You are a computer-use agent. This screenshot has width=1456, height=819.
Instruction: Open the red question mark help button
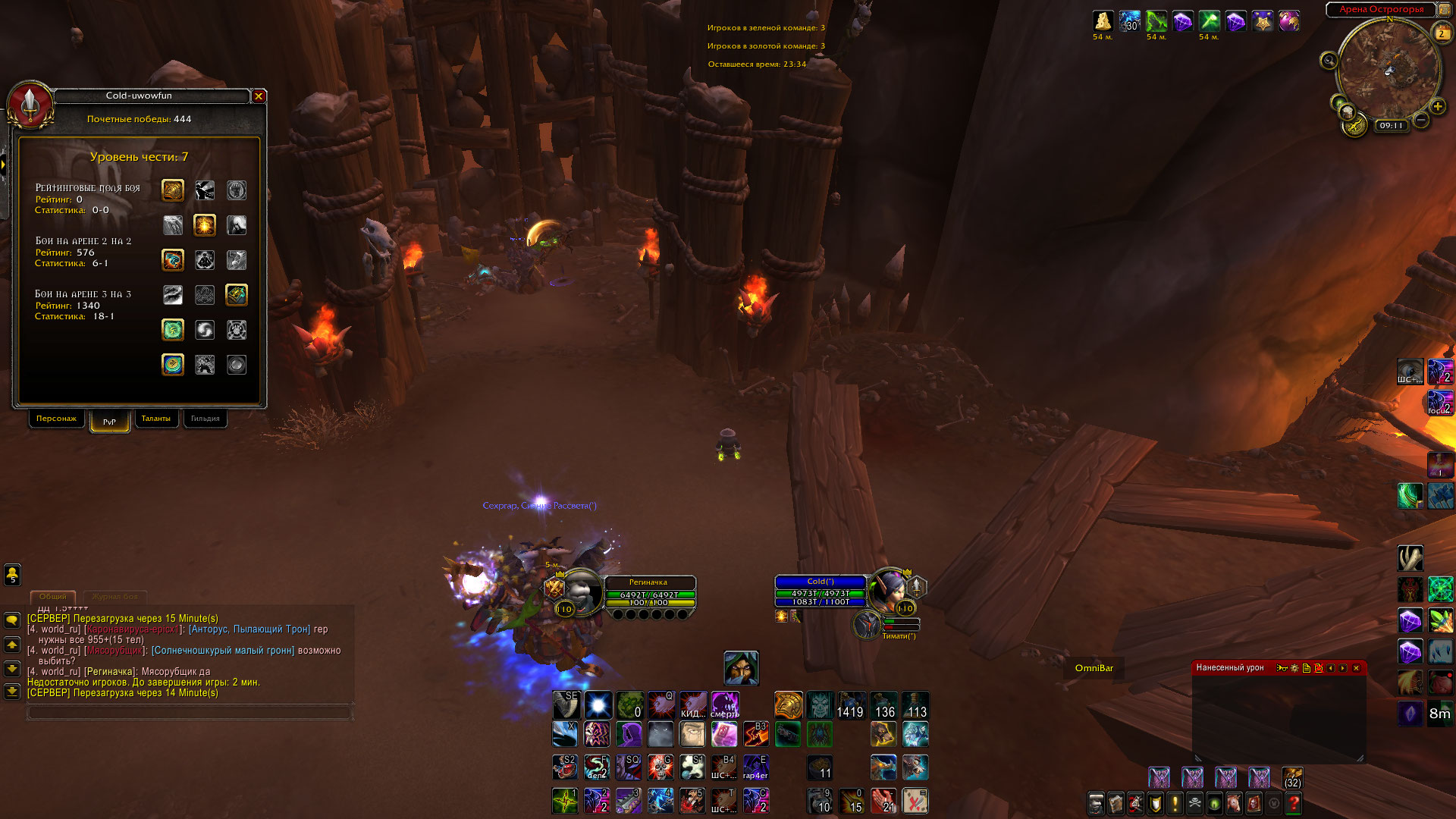pos(1294,803)
